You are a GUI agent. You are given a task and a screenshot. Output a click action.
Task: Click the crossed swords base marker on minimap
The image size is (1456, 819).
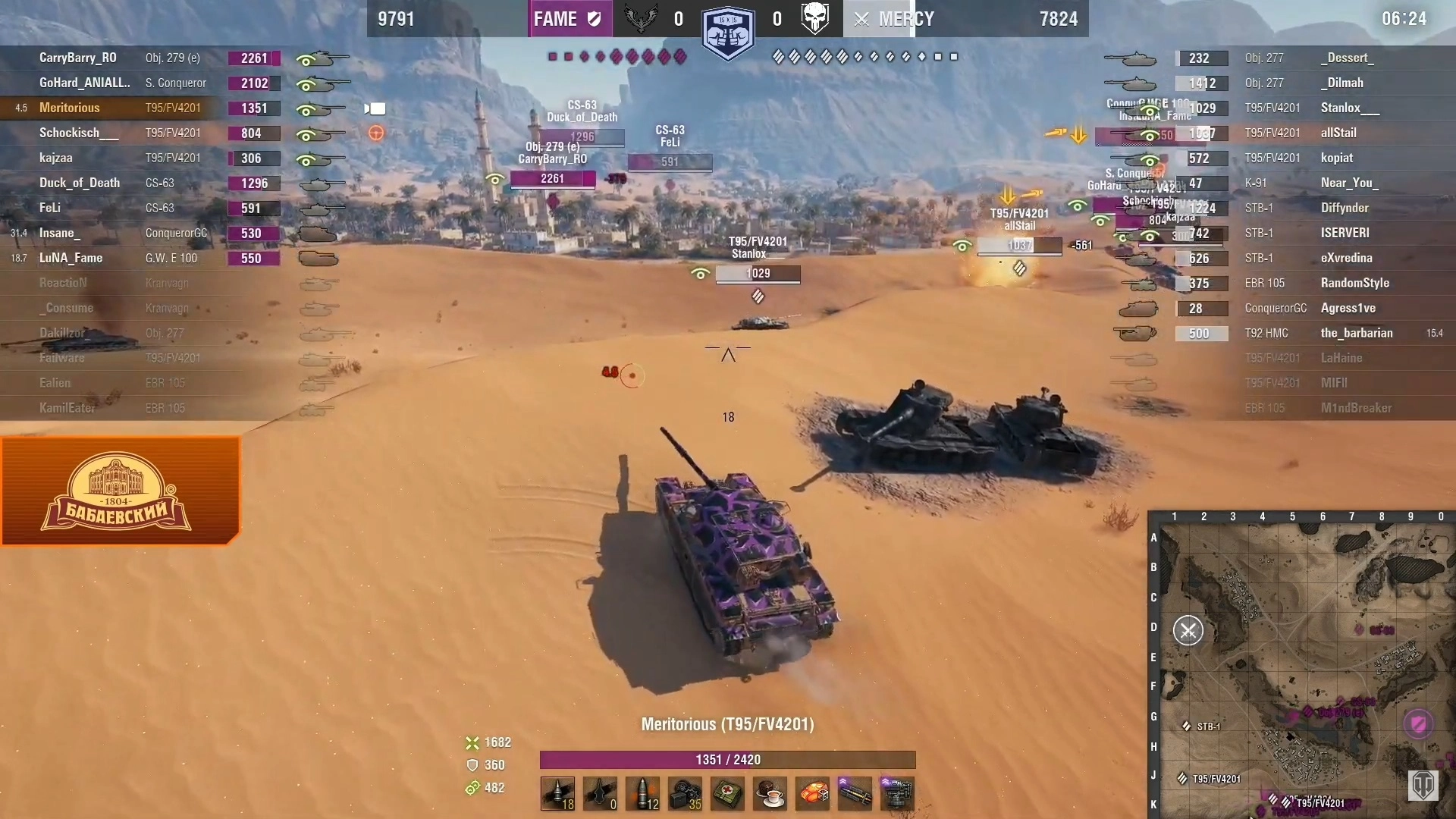1188,631
